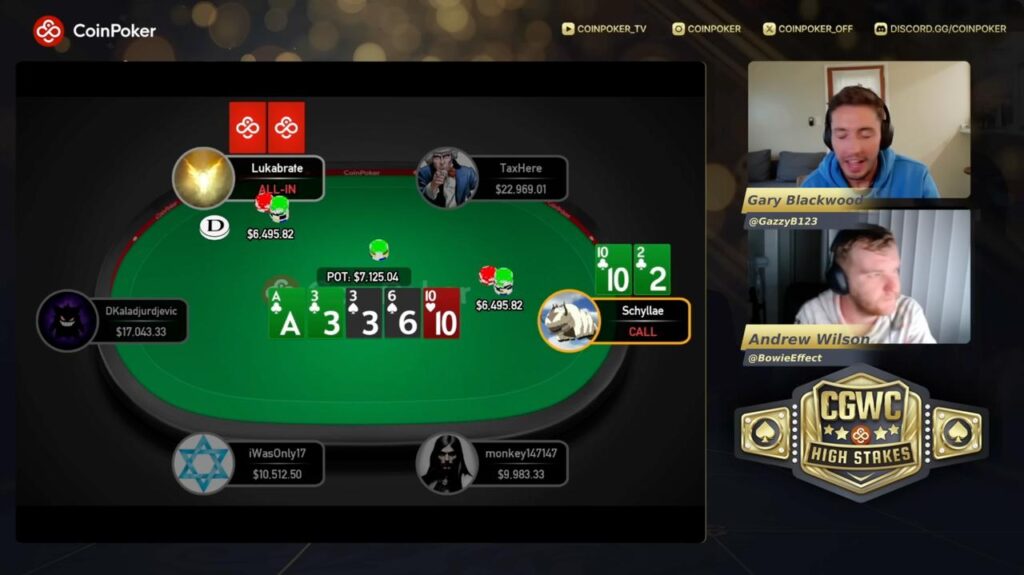The image size is (1024, 575).
Task: Select Schyllae's two of clubs hole card
Action: [x=652, y=269]
